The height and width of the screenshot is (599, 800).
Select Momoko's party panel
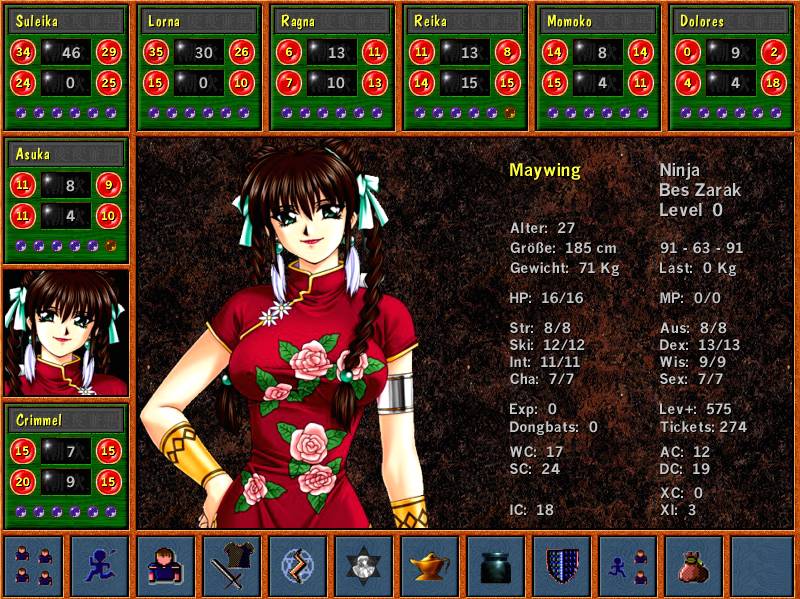pyautogui.click(x=598, y=67)
